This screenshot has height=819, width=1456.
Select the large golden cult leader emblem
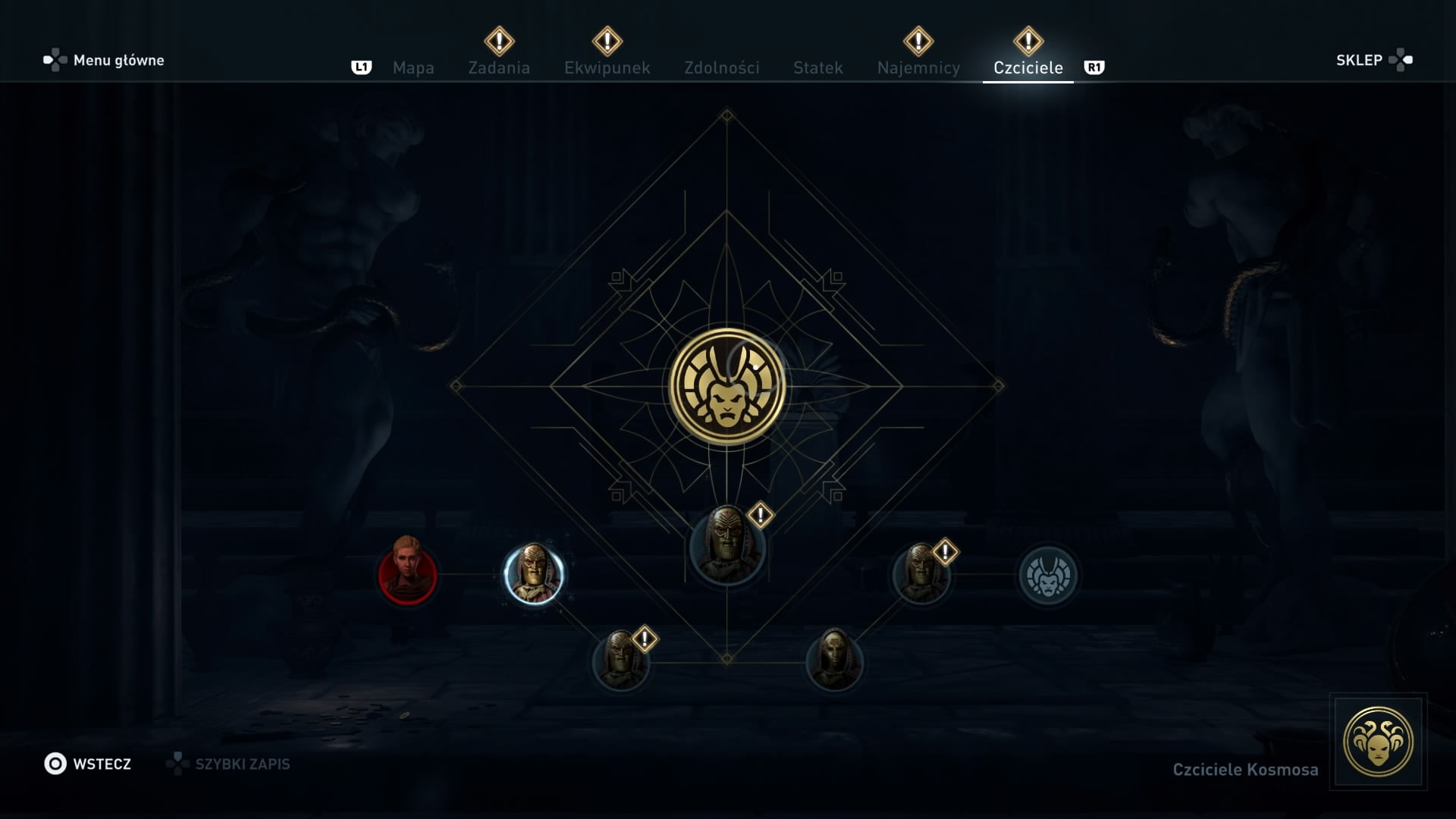(726, 387)
